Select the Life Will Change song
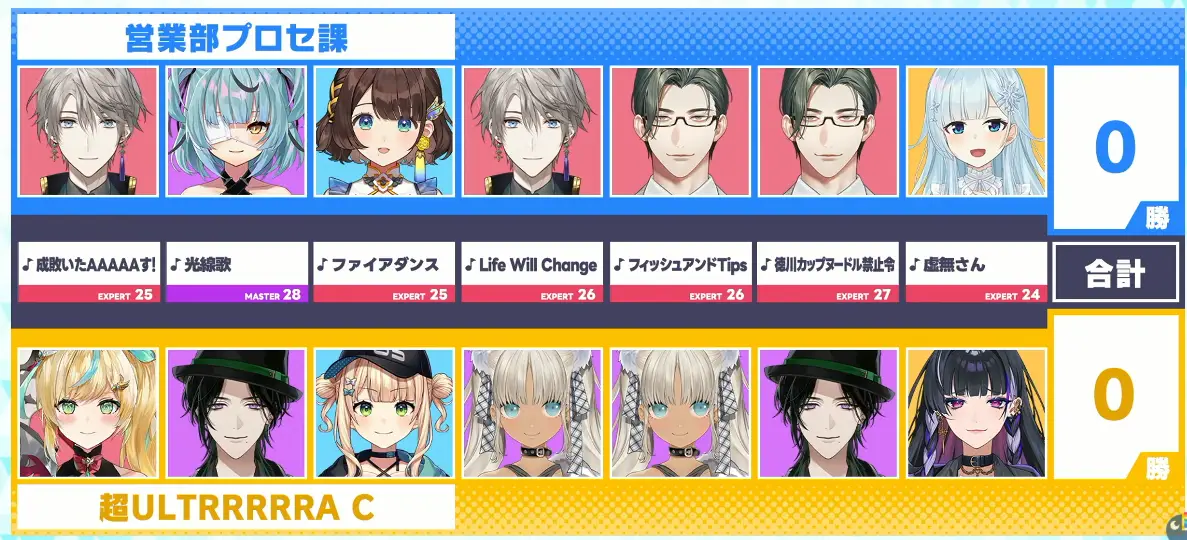Screen dimensions: 1187x540 532,272
